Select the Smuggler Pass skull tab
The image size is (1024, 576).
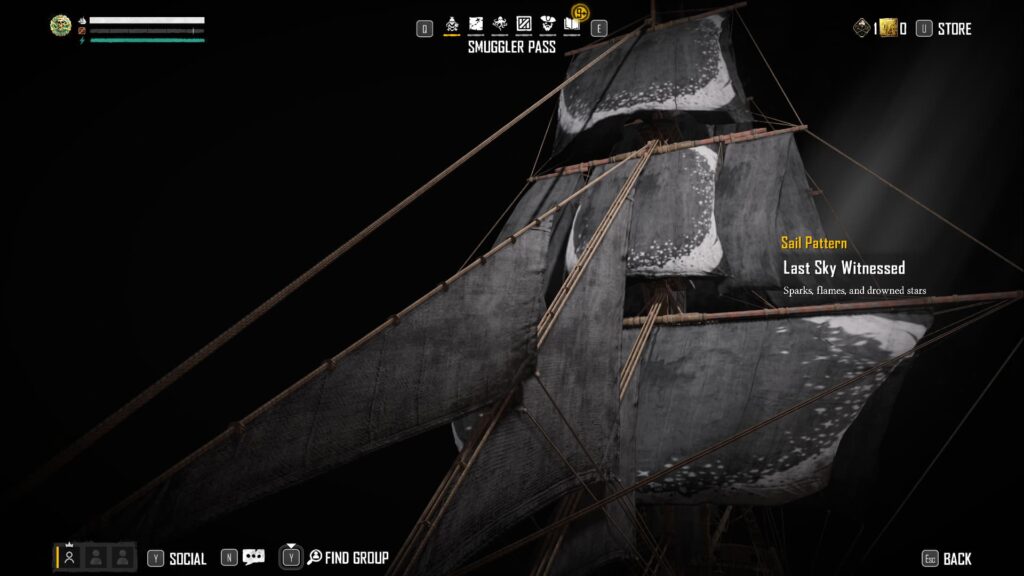[451, 24]
